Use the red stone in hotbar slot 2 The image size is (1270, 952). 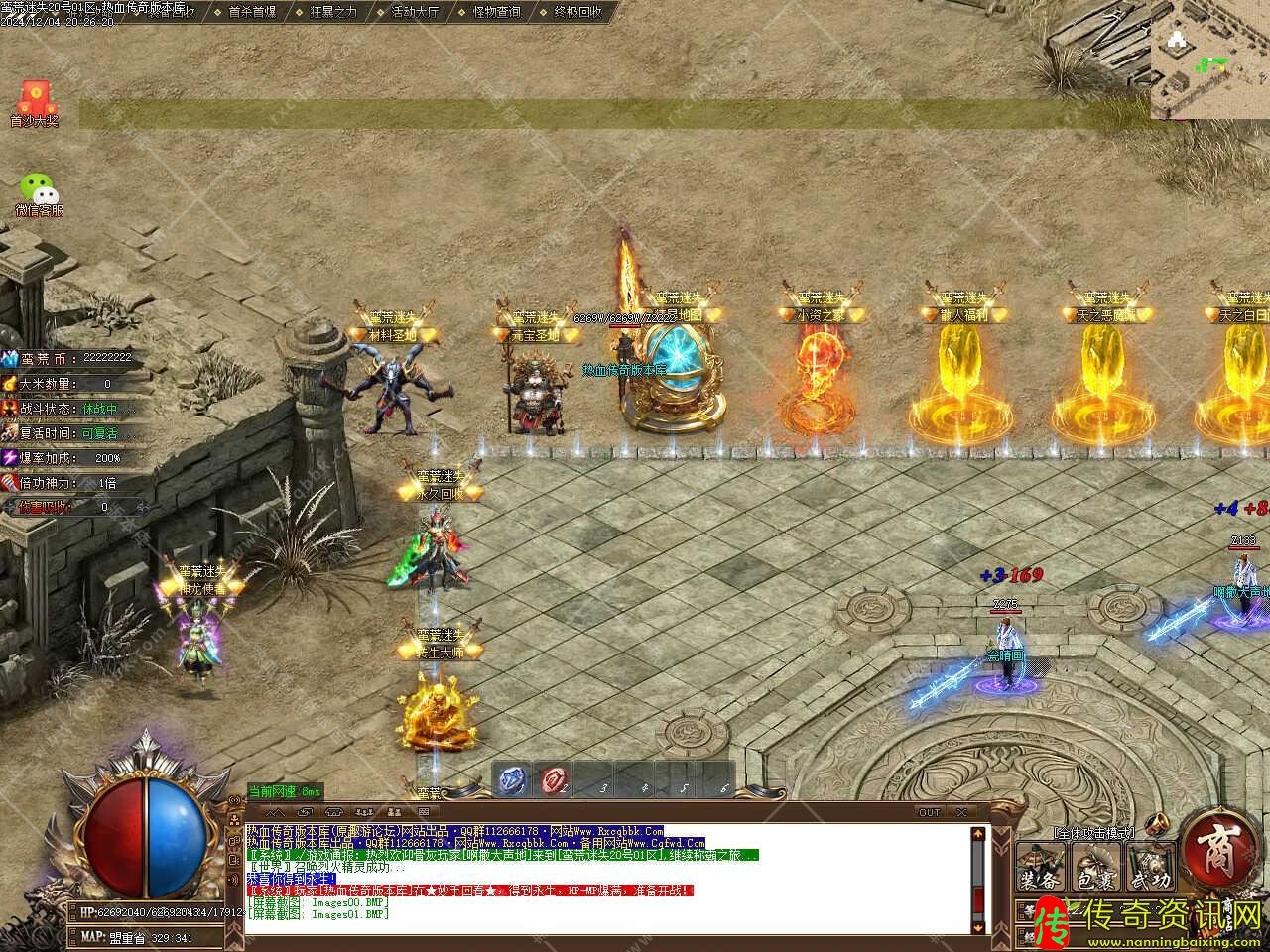click(554, 781)
